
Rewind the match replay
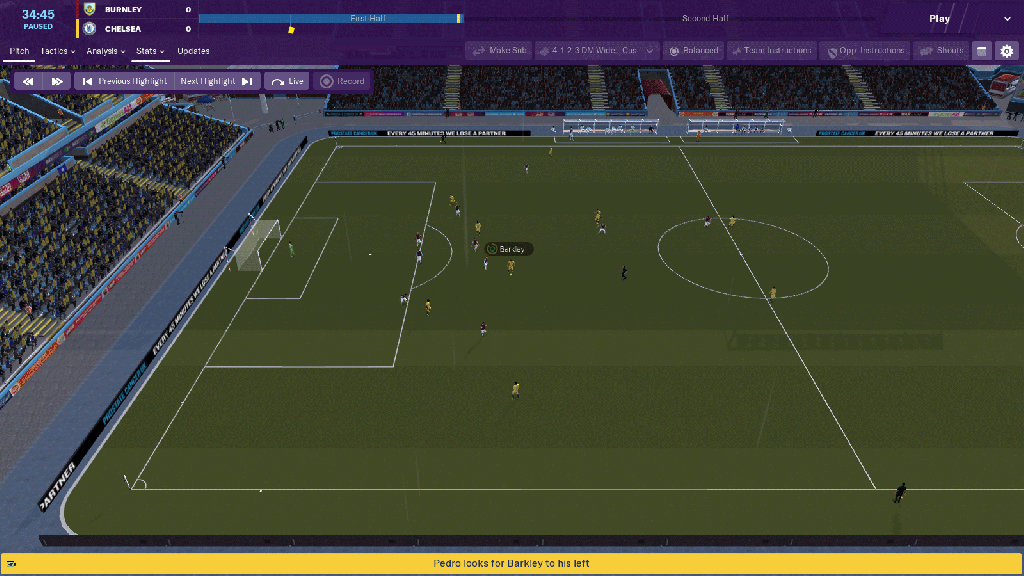pyautogui.click(x=29, y=81)
